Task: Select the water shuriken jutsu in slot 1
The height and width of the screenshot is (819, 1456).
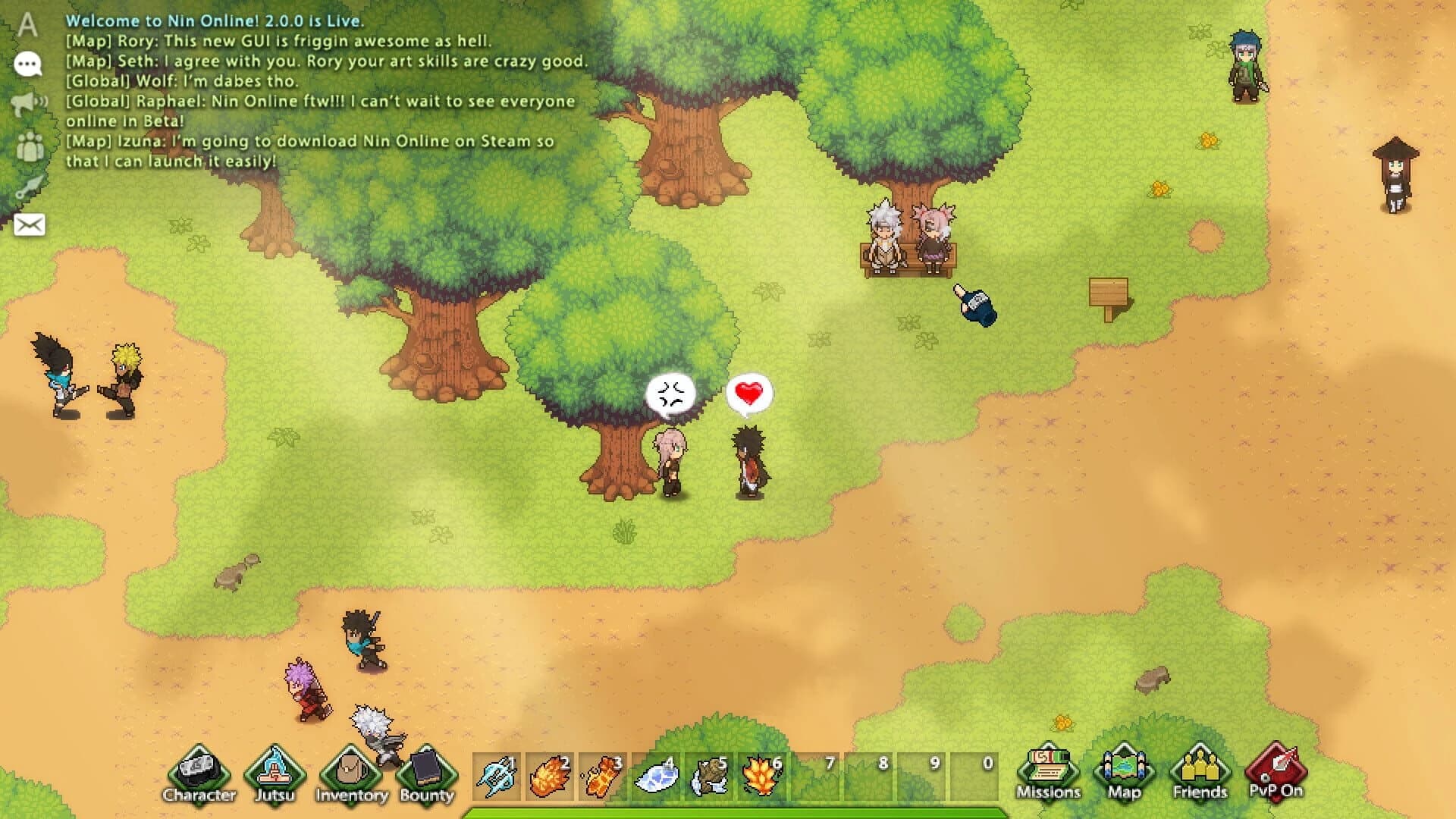Action: [x=497, y=775]
